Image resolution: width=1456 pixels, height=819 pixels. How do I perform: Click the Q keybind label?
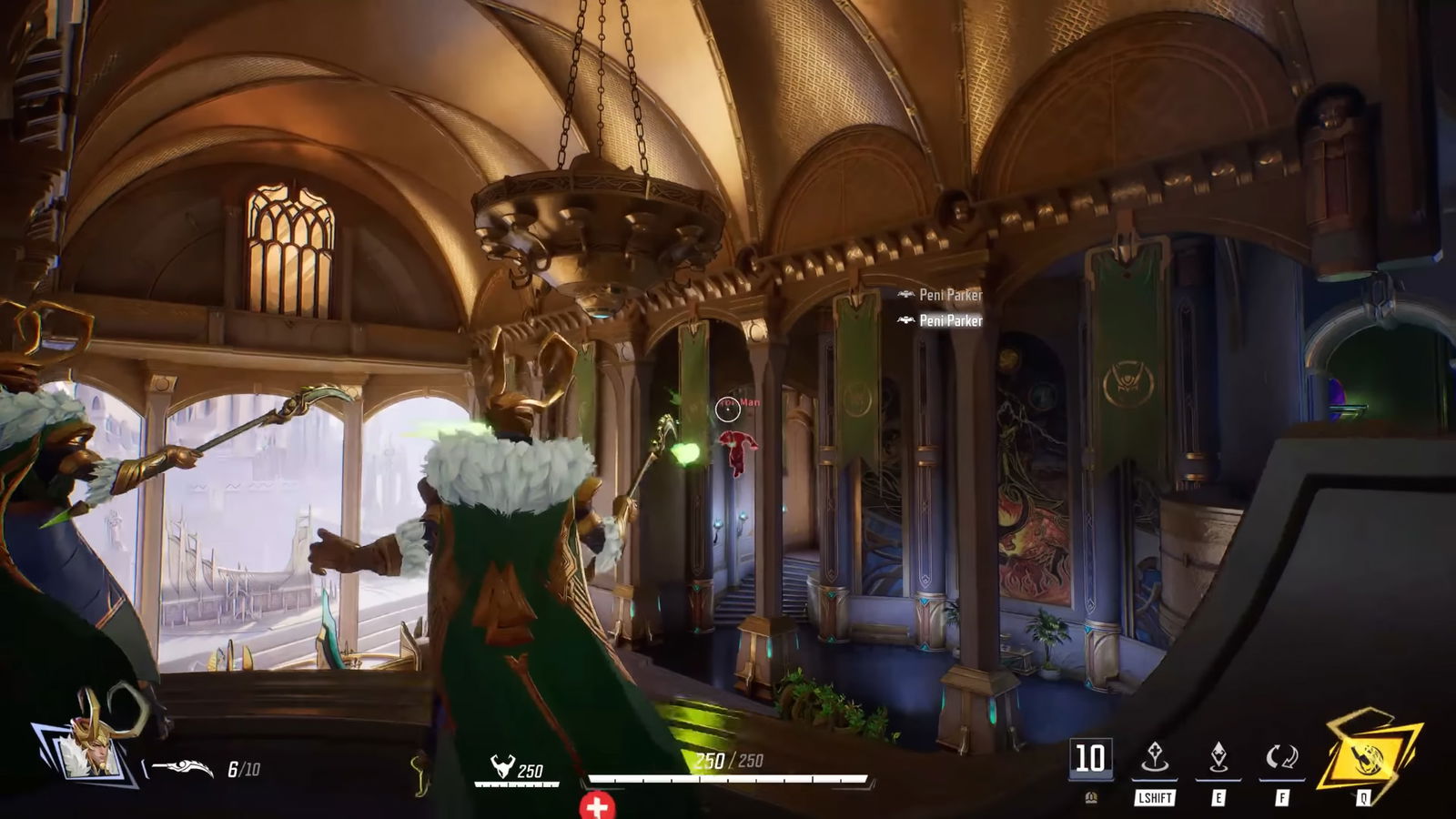(x=1363, y=798)
